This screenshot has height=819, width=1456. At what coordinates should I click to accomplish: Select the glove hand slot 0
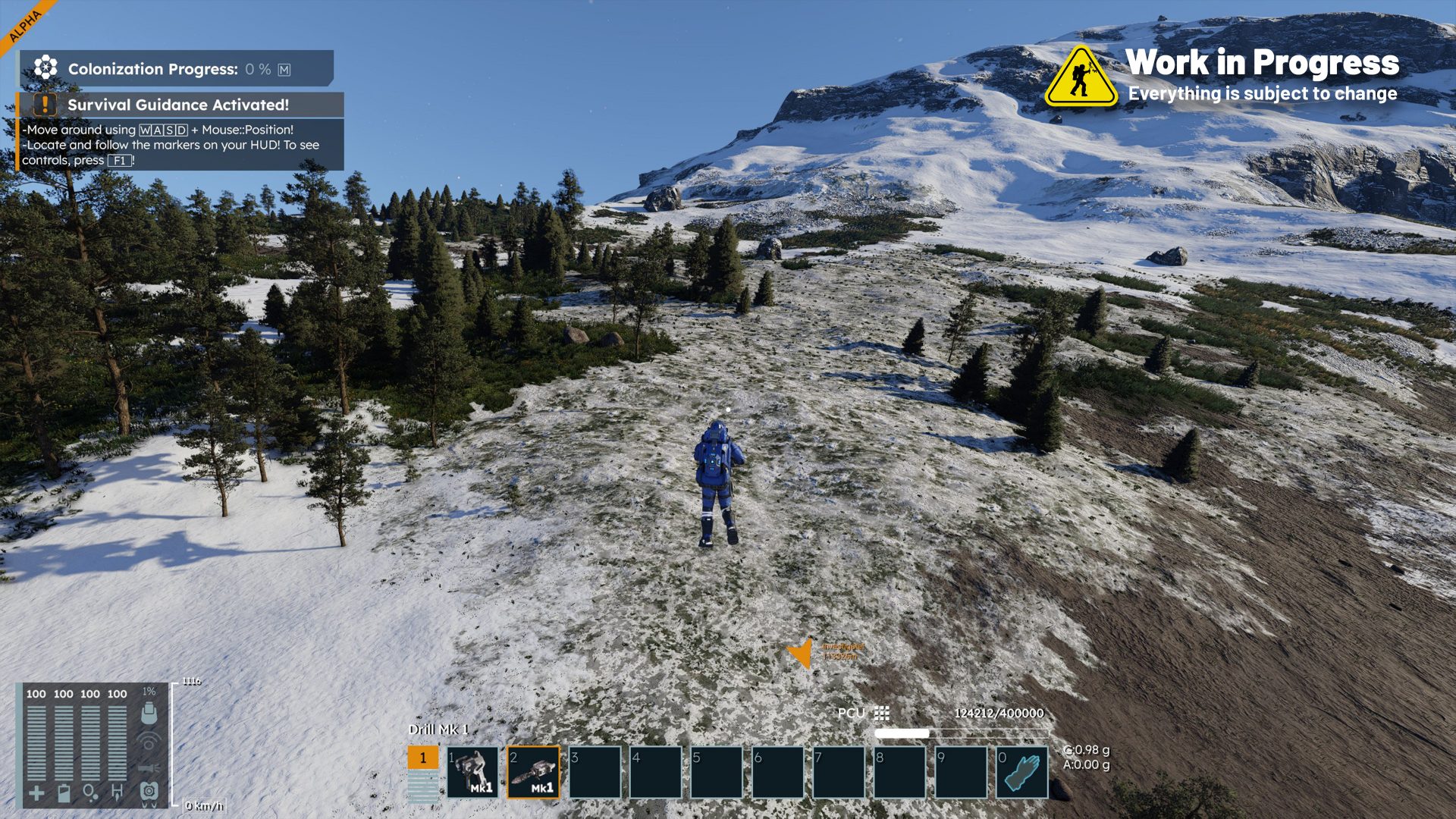pyautogui.click(x=1021, y=772)
